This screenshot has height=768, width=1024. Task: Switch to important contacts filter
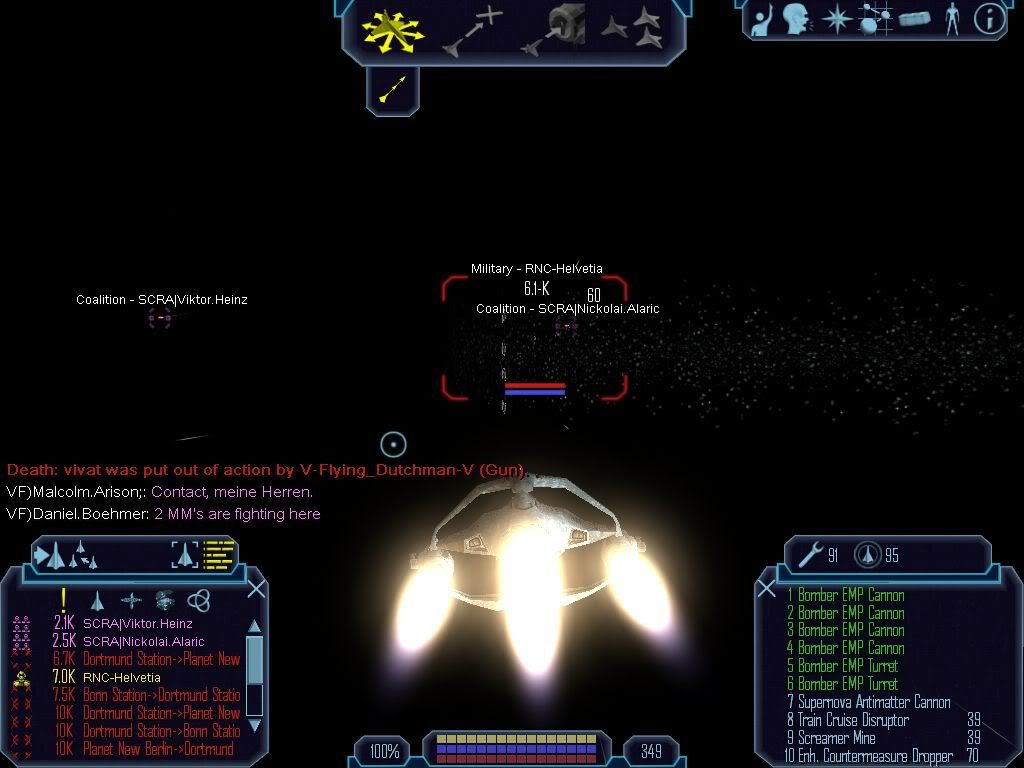64,600
